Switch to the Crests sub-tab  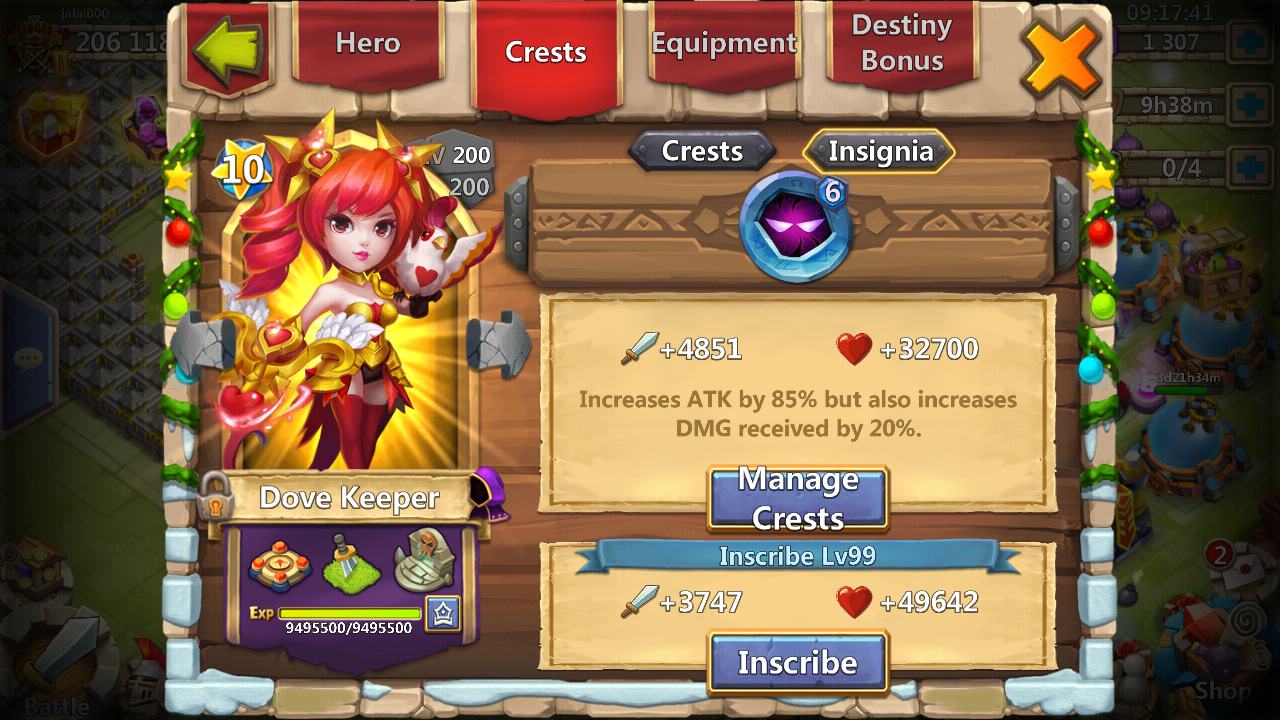pyautogui.click(x=702, y=151)
